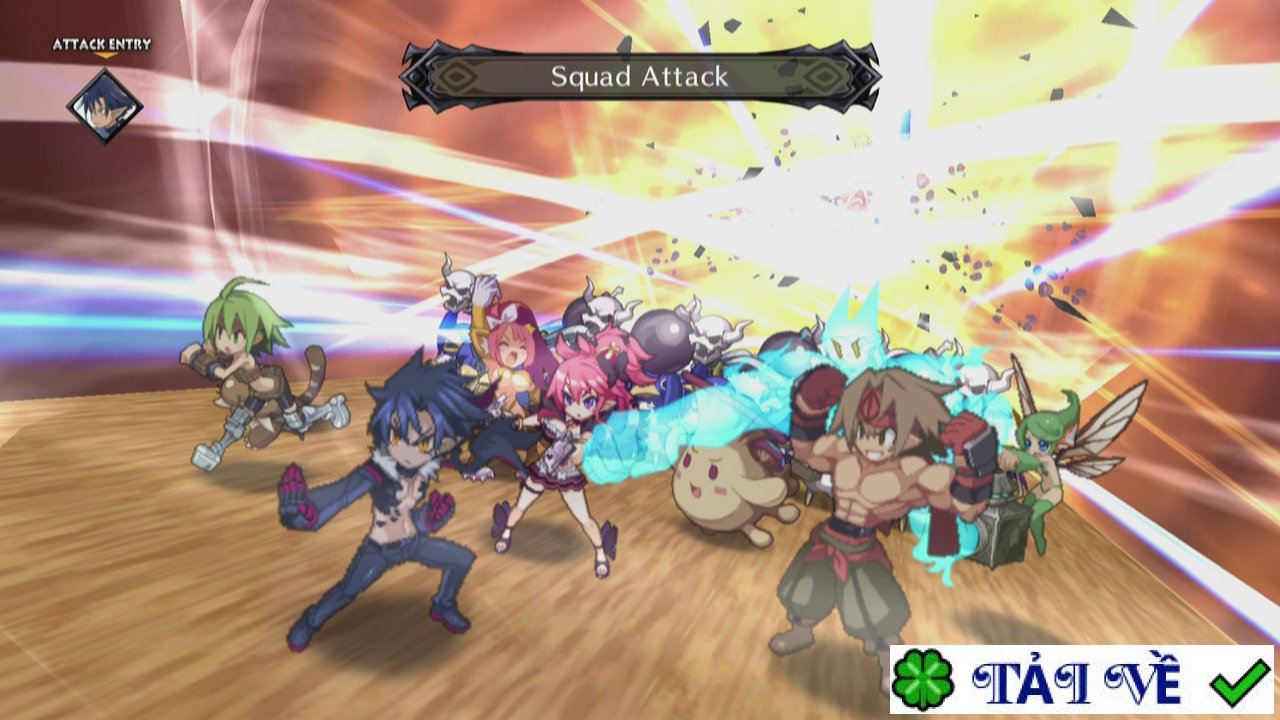
Task: Click the Tải Về download banner
Action: [x=1081, y=680]
